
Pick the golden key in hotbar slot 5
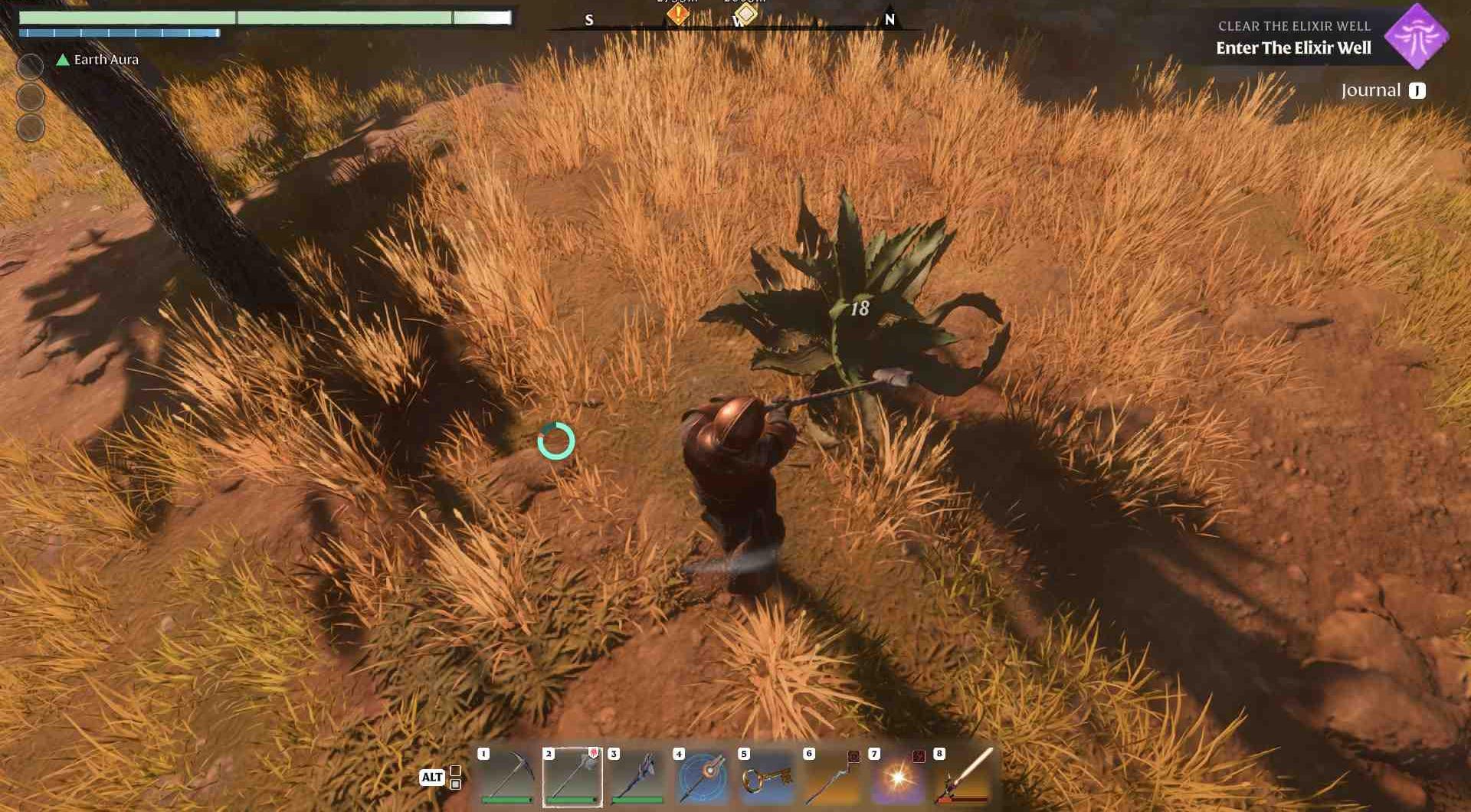coord(768,777)
